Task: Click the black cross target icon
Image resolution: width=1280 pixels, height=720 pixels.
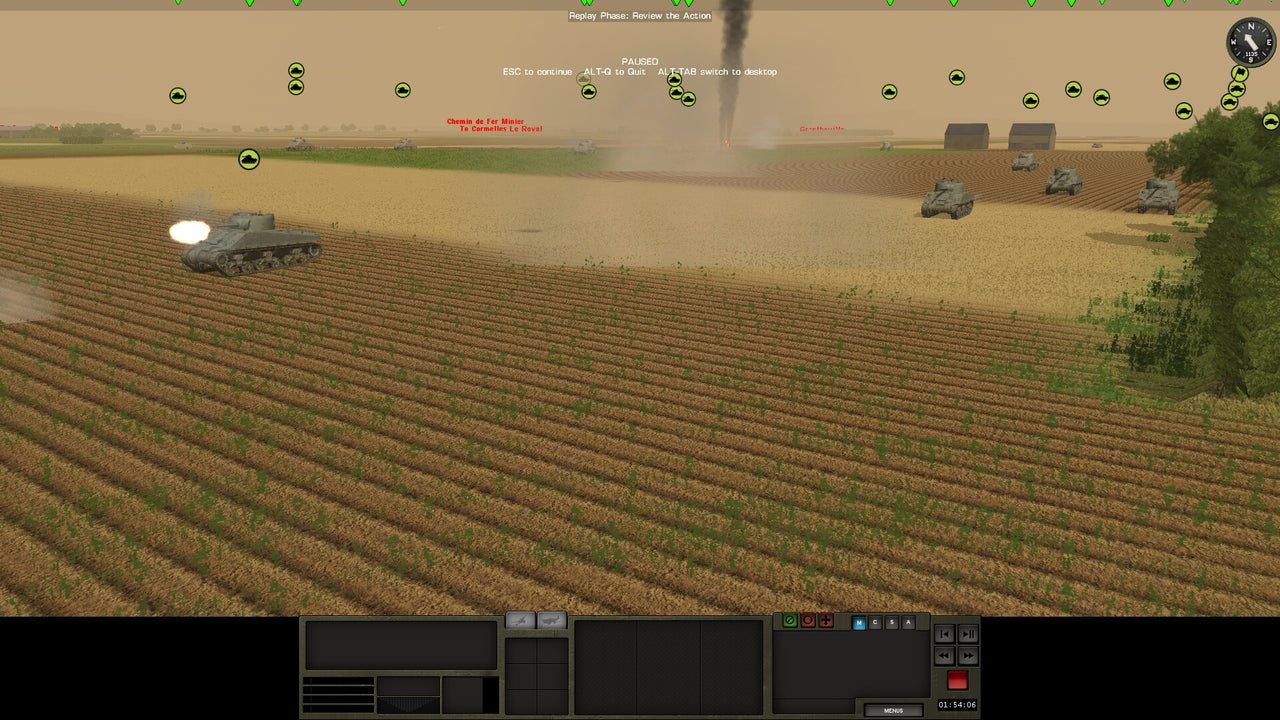Action: 826,620
